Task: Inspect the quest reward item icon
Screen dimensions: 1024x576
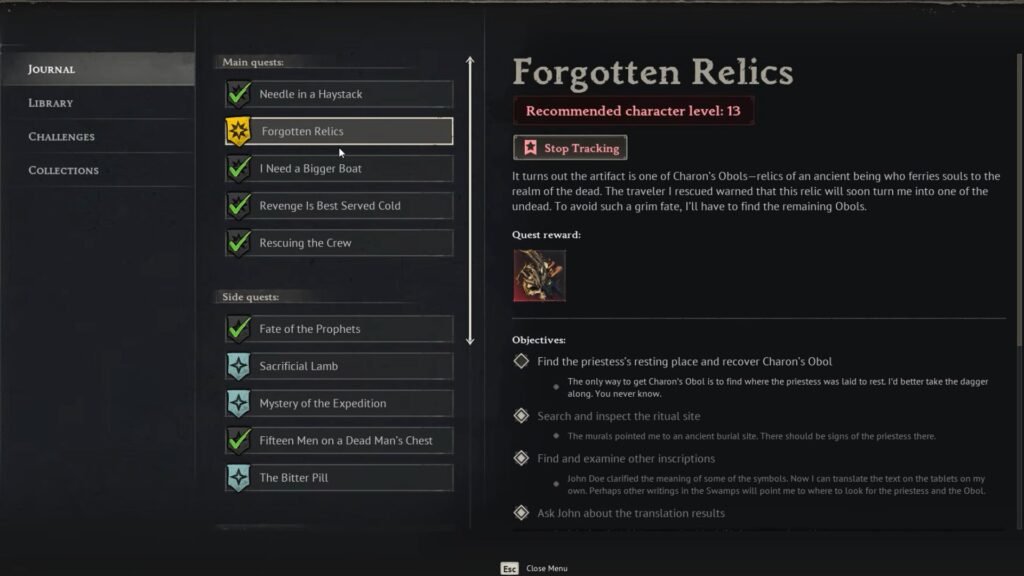Action: pyautogui.click(x=540, y=275)
